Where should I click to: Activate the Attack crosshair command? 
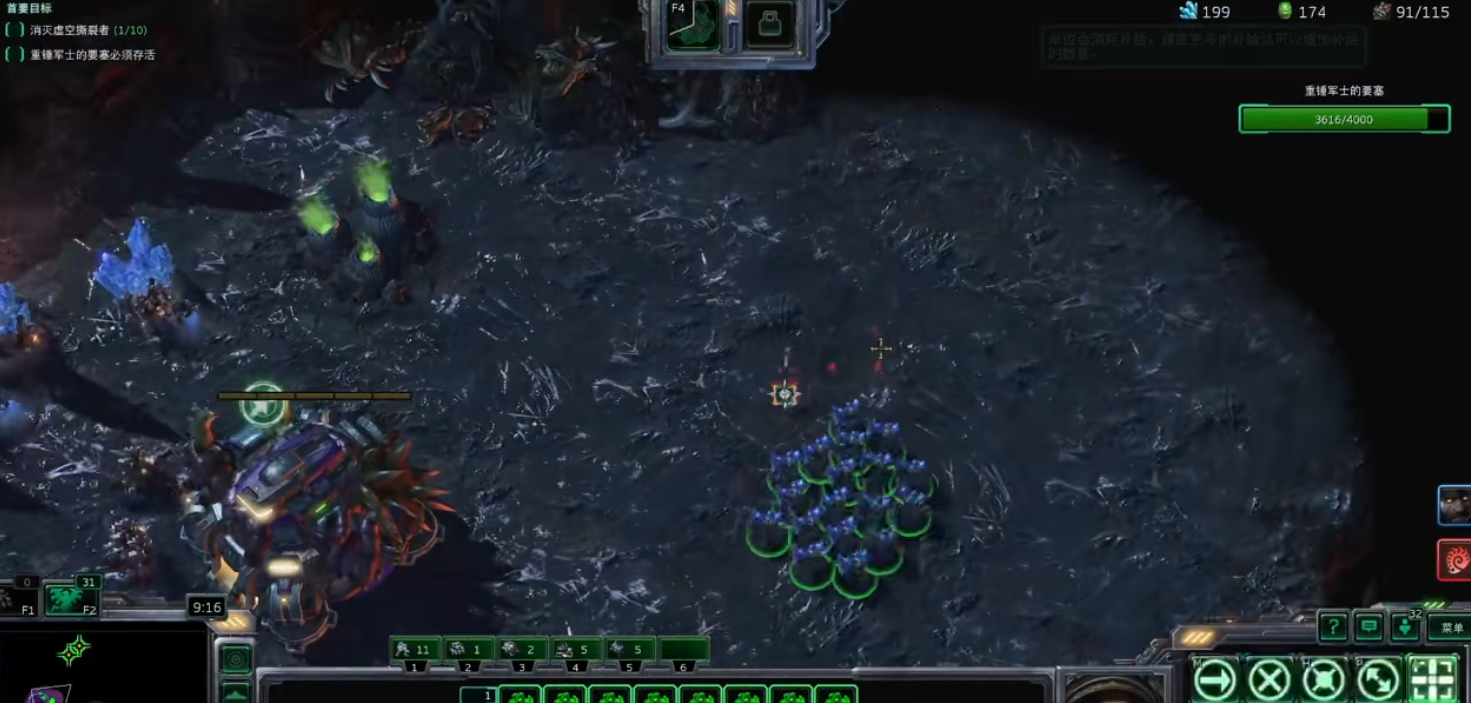click(x=1432, y=681)
